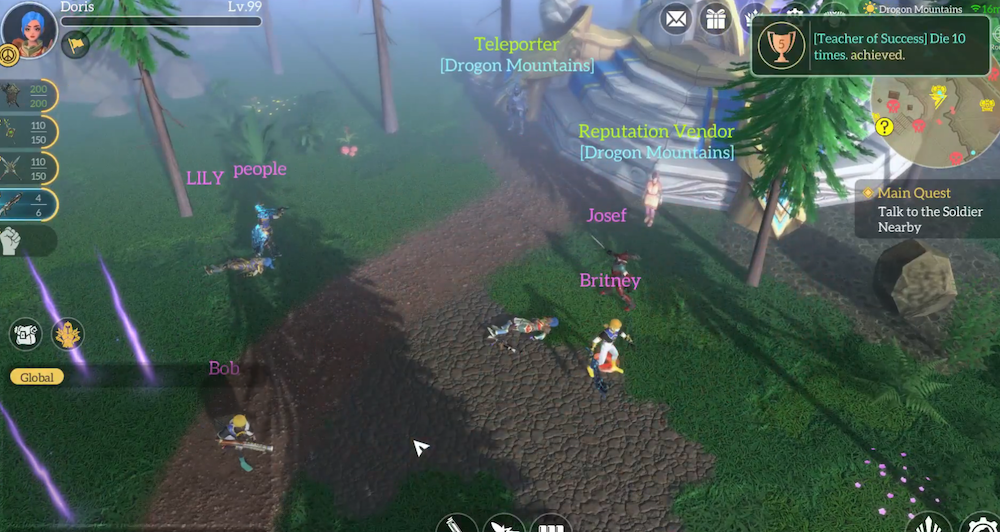Screen dimensions: 1000x532
Task: Open the mail envelope icon
Action: coord(677,17)
